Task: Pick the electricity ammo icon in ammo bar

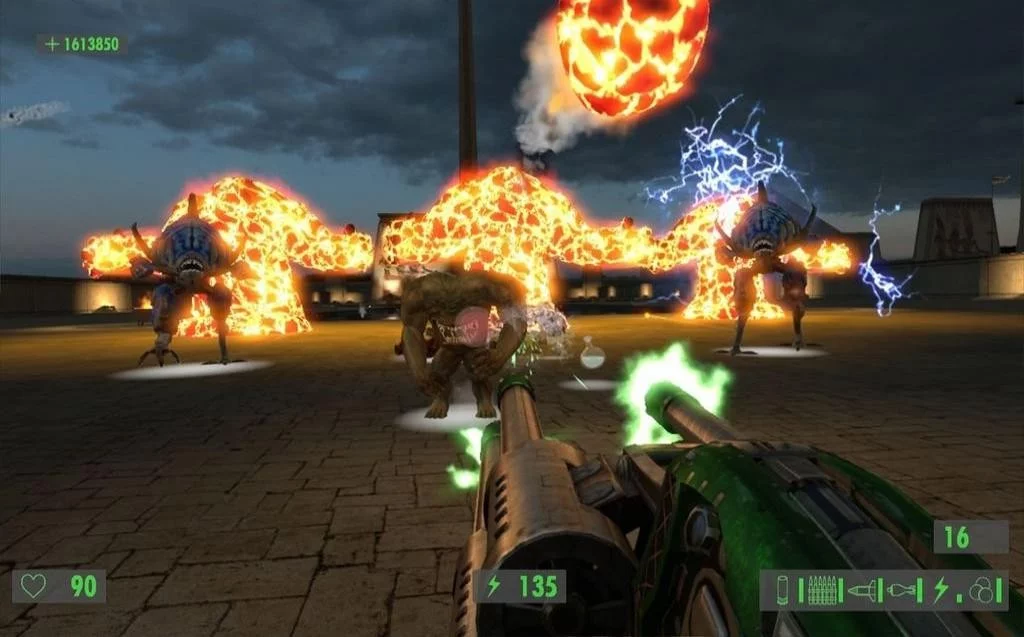Action: (x=941, y=590)
